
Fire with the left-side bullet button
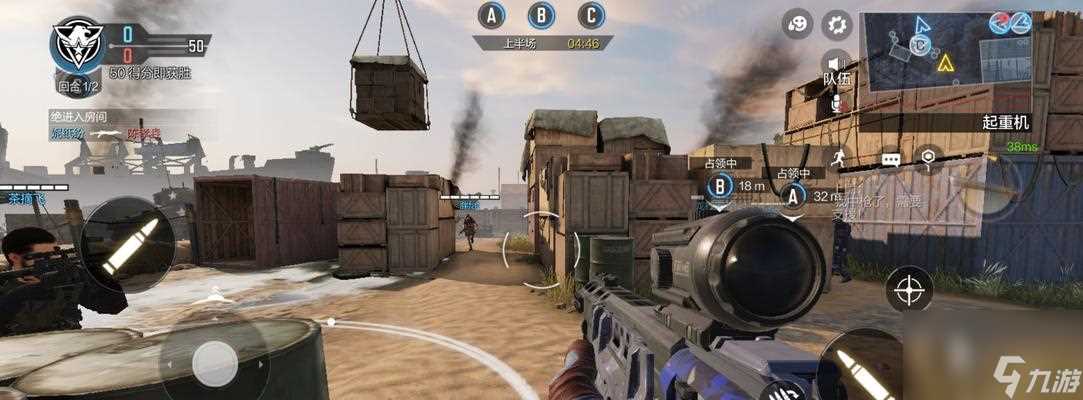128,244
